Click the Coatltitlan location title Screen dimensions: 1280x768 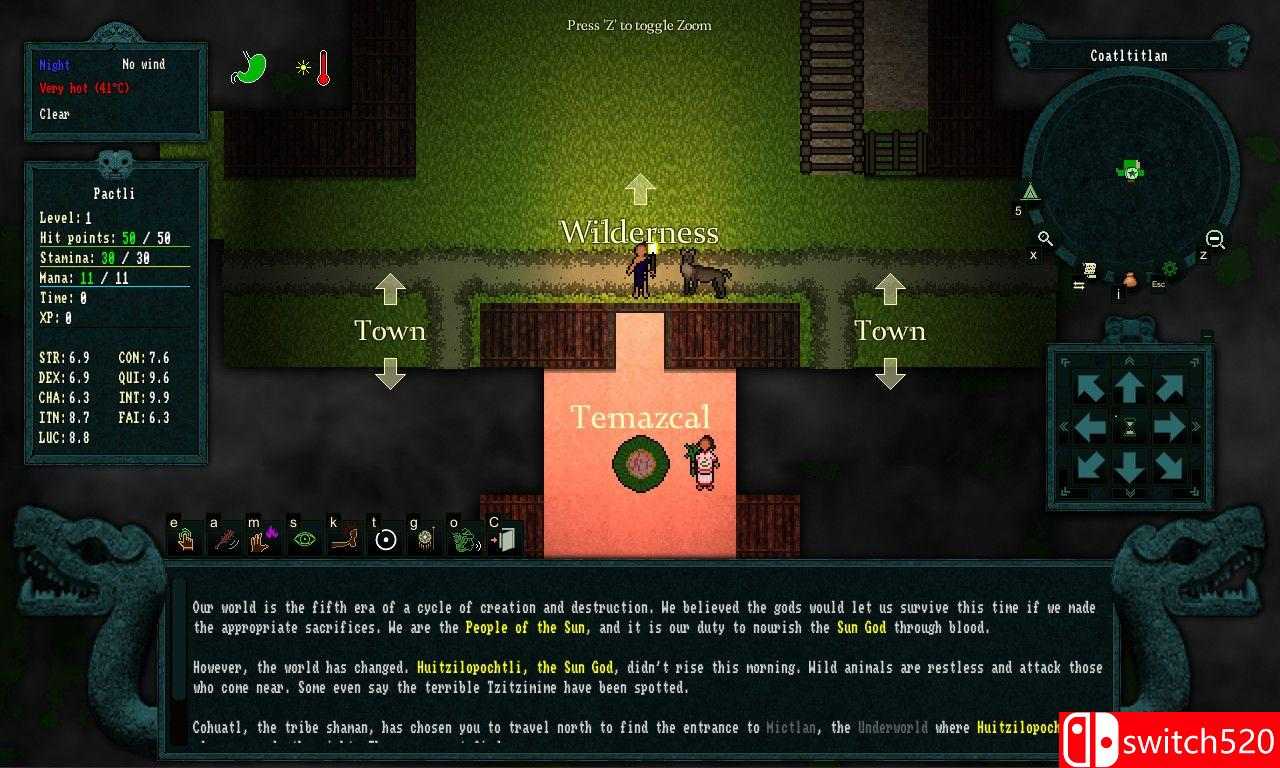(x=1130, y=55)
